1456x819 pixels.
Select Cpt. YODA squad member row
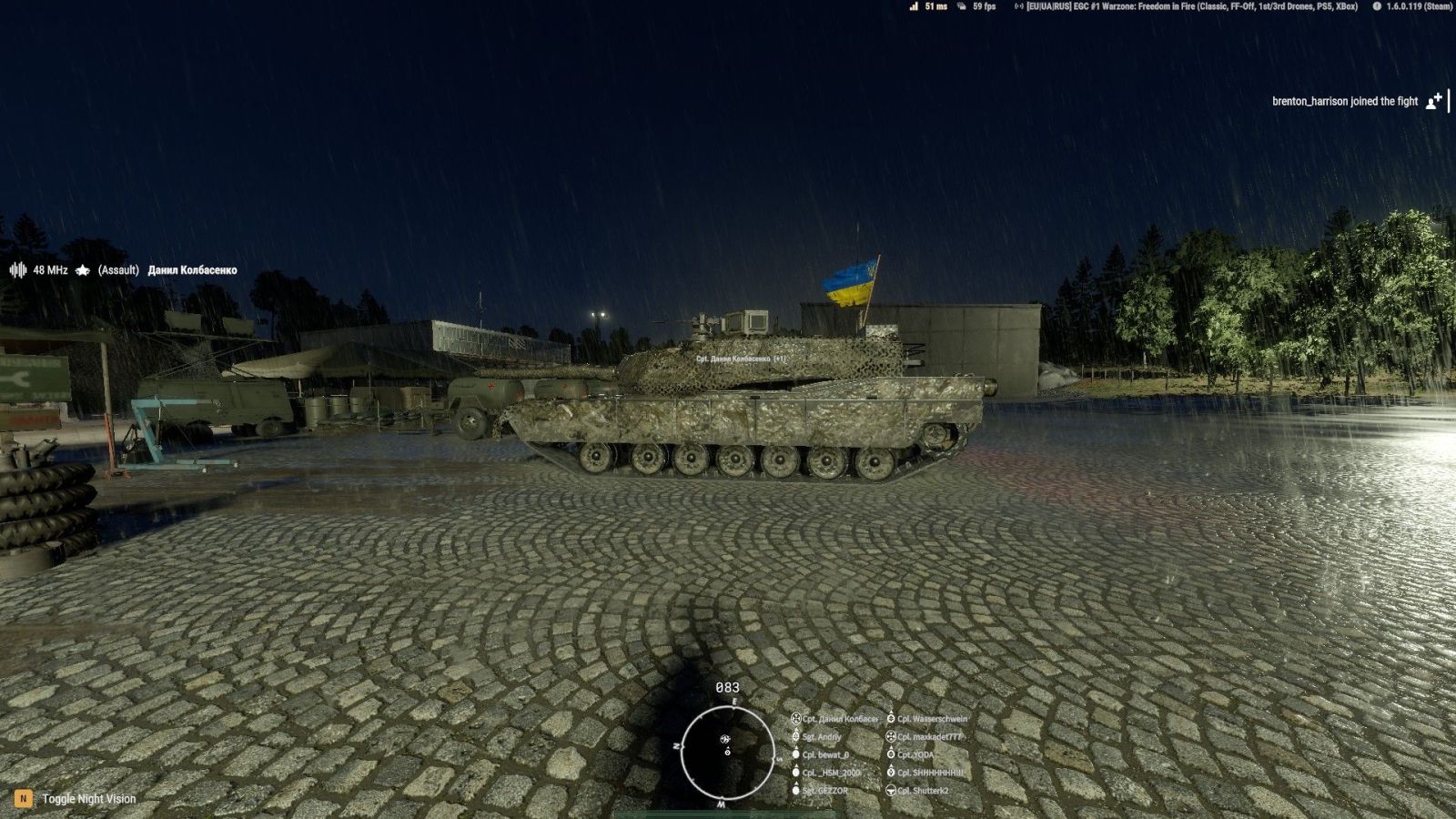click(x=915, y=755)
